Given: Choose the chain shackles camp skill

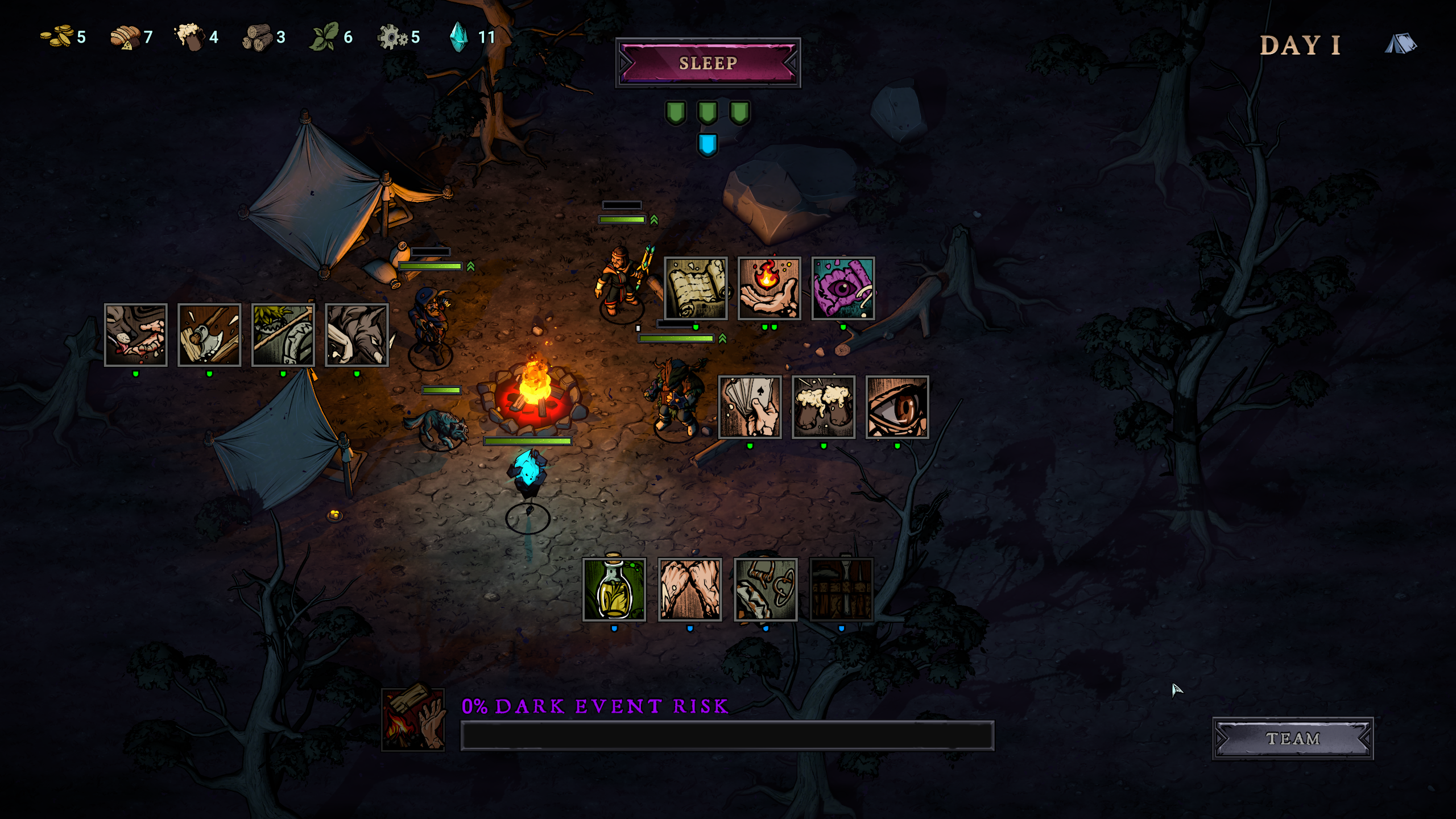Looking at the screenshot, I should [x=766, y=589].
